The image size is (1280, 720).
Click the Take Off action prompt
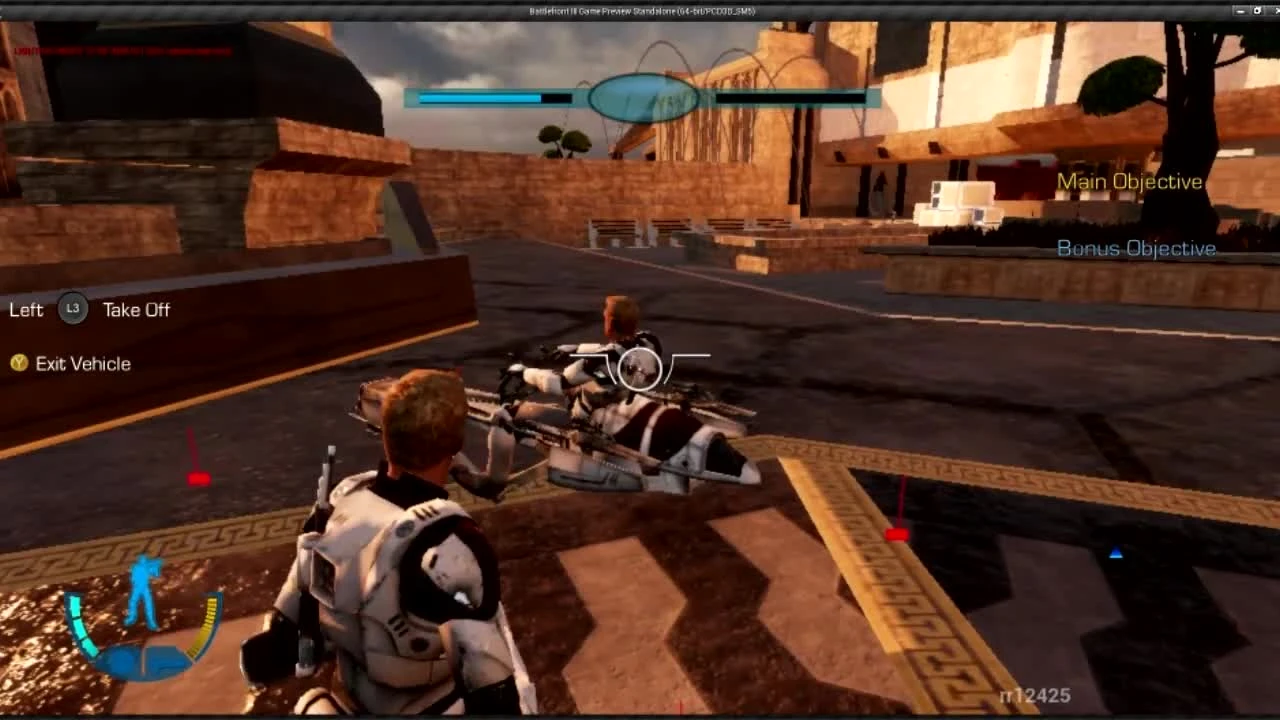pos(135,310)
